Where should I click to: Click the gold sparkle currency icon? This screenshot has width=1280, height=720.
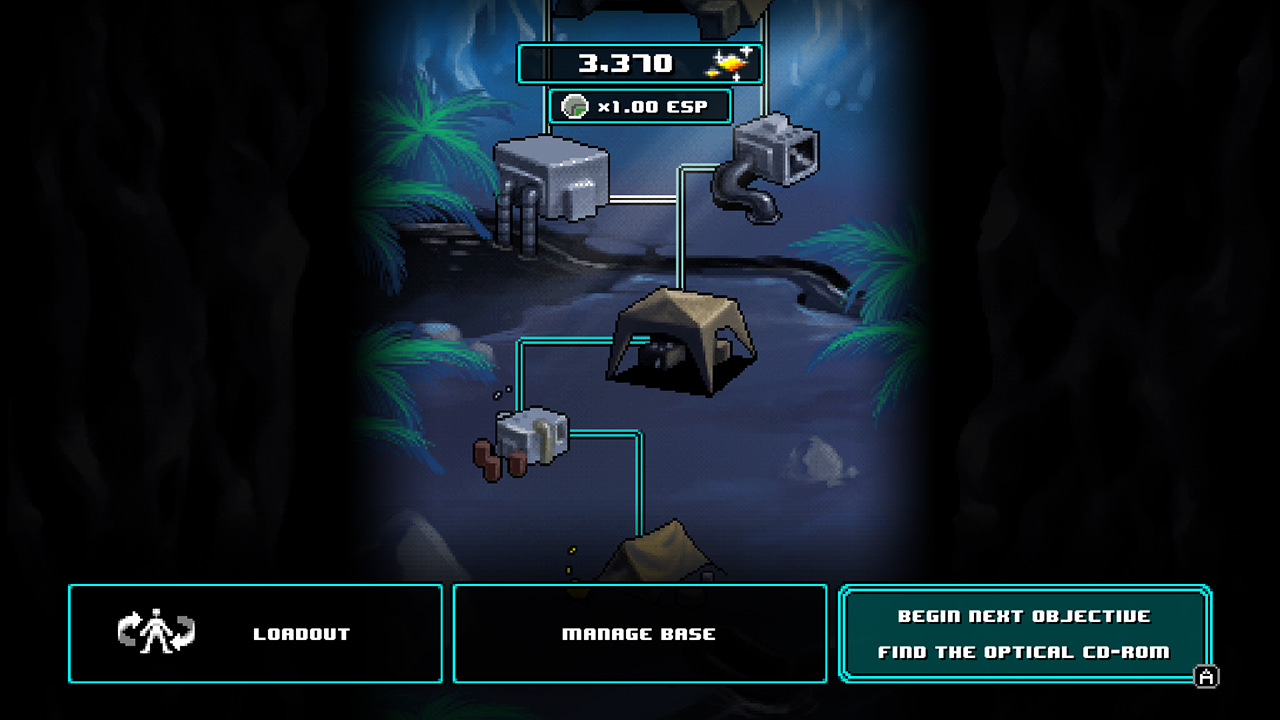(x=728, y=62)
